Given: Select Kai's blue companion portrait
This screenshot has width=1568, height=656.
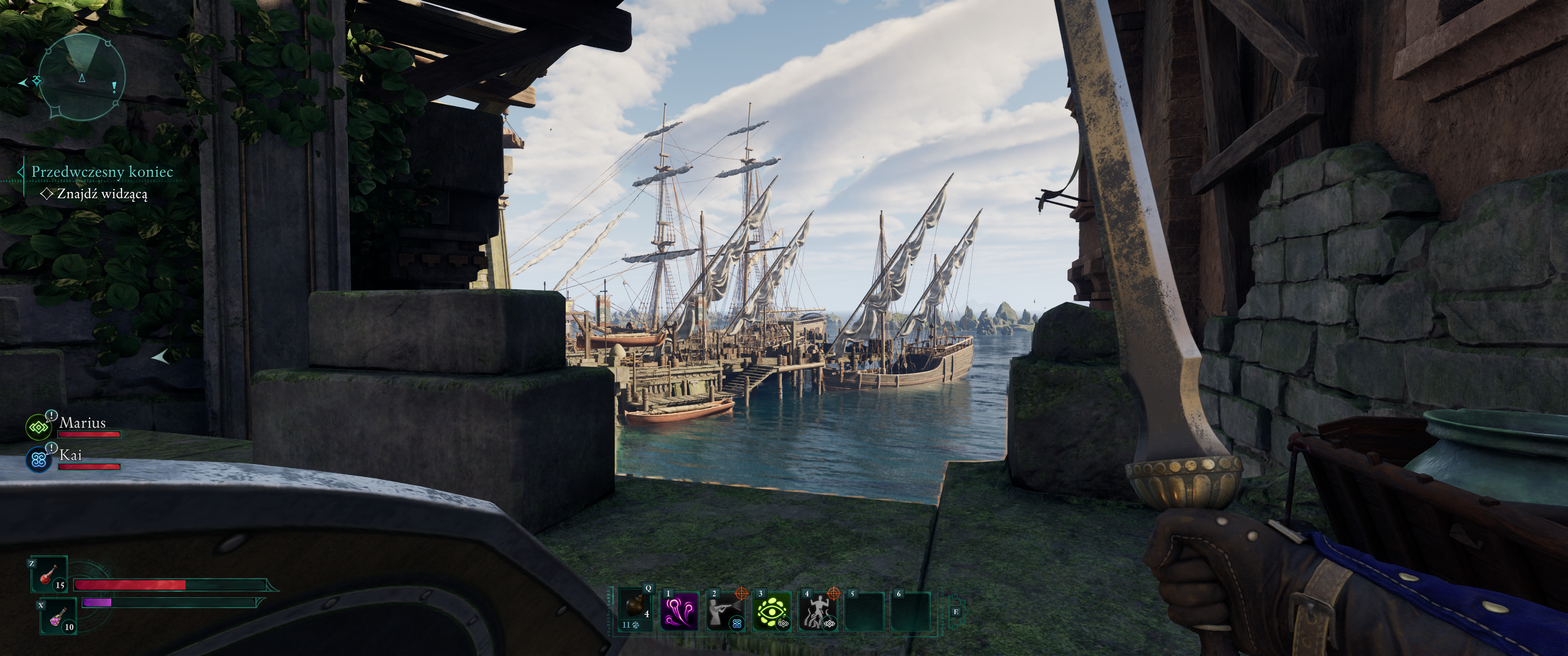Looking at the screenshot, I should [x=40, y=460].
